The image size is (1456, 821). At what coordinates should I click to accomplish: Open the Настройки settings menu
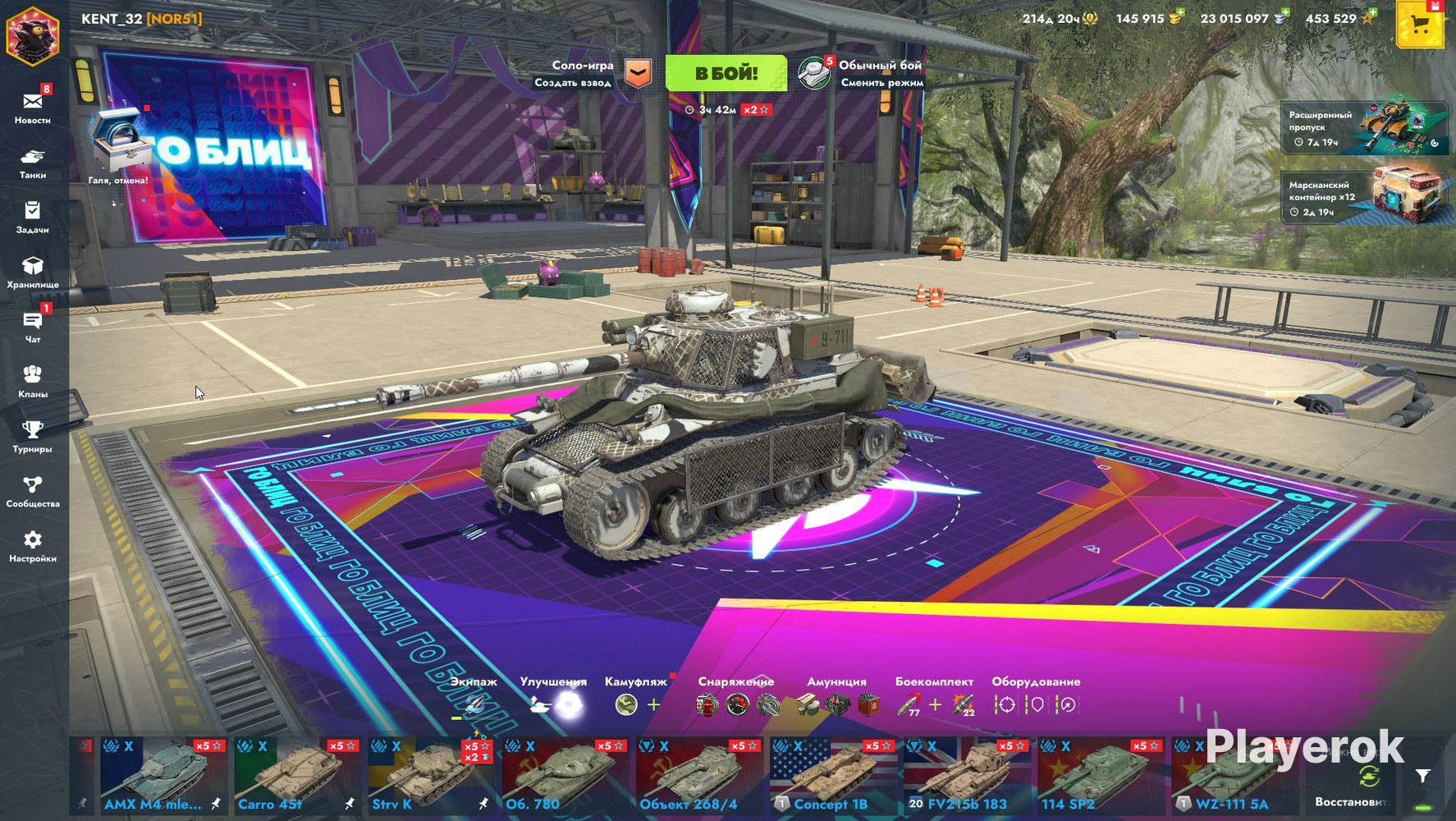33,546
